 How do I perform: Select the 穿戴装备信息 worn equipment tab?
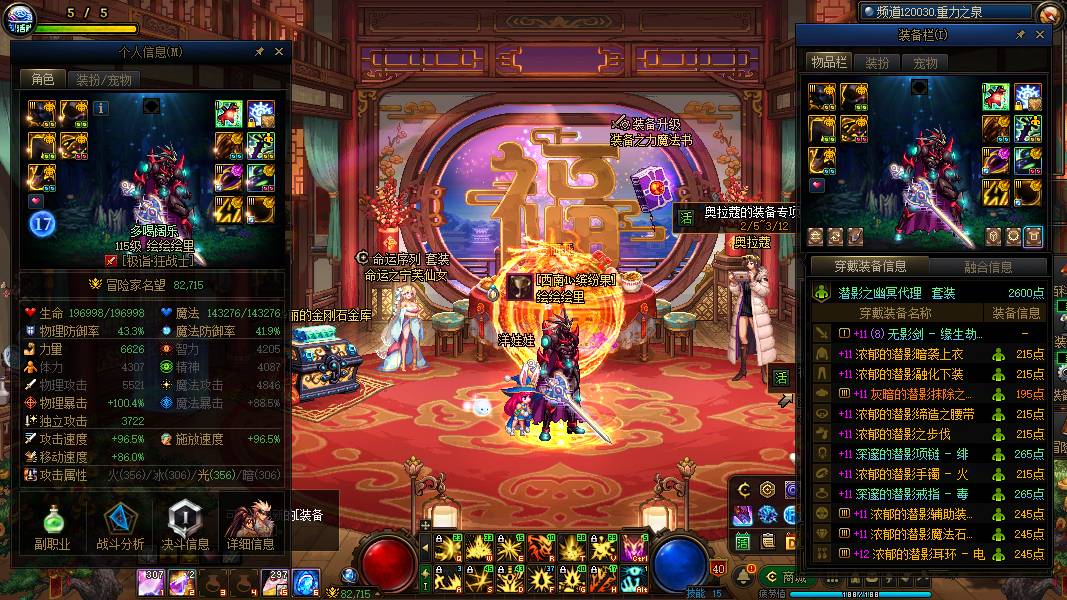point(870,267)
